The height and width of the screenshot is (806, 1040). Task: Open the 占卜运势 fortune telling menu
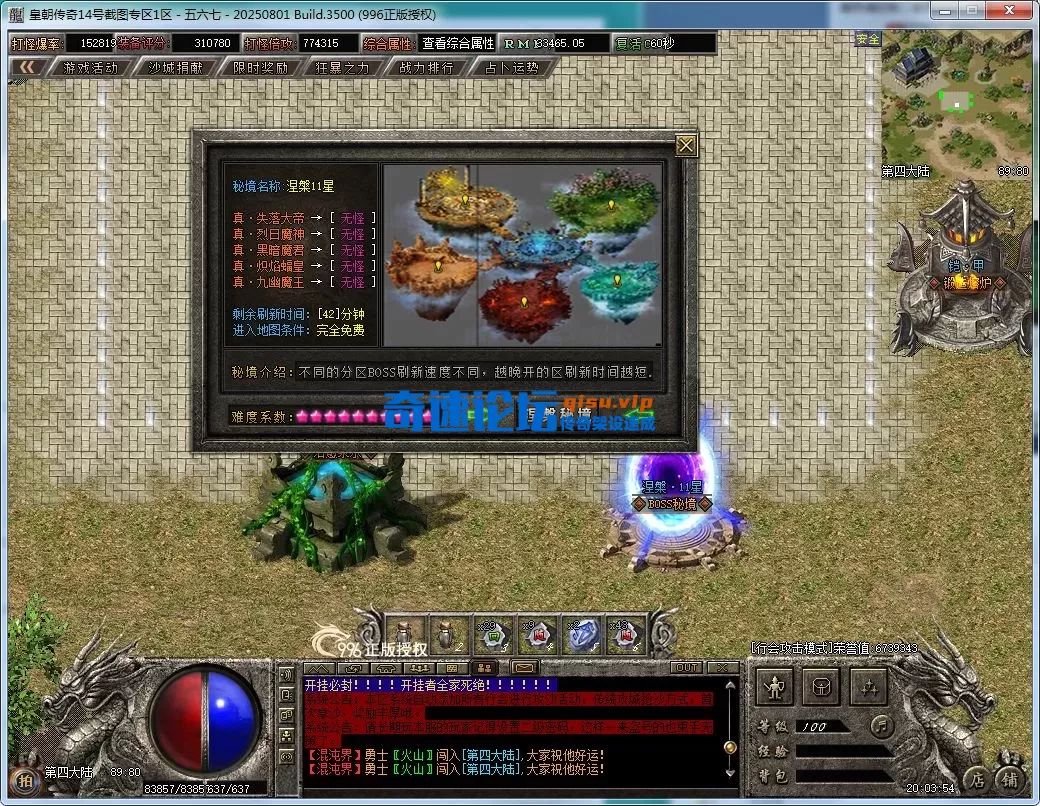coord(511,68)
